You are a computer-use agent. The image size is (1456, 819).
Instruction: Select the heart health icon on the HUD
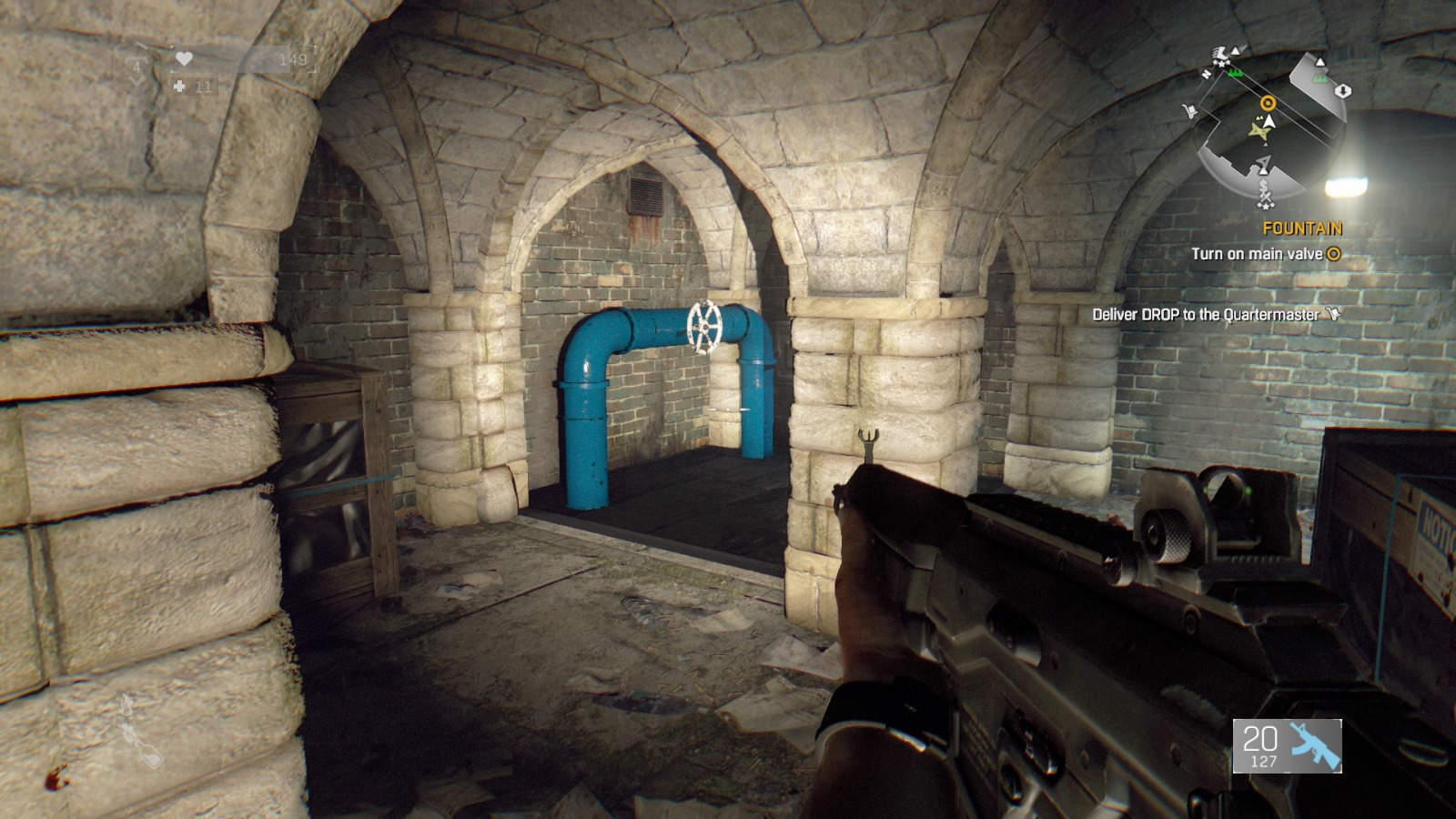[184, 58]
